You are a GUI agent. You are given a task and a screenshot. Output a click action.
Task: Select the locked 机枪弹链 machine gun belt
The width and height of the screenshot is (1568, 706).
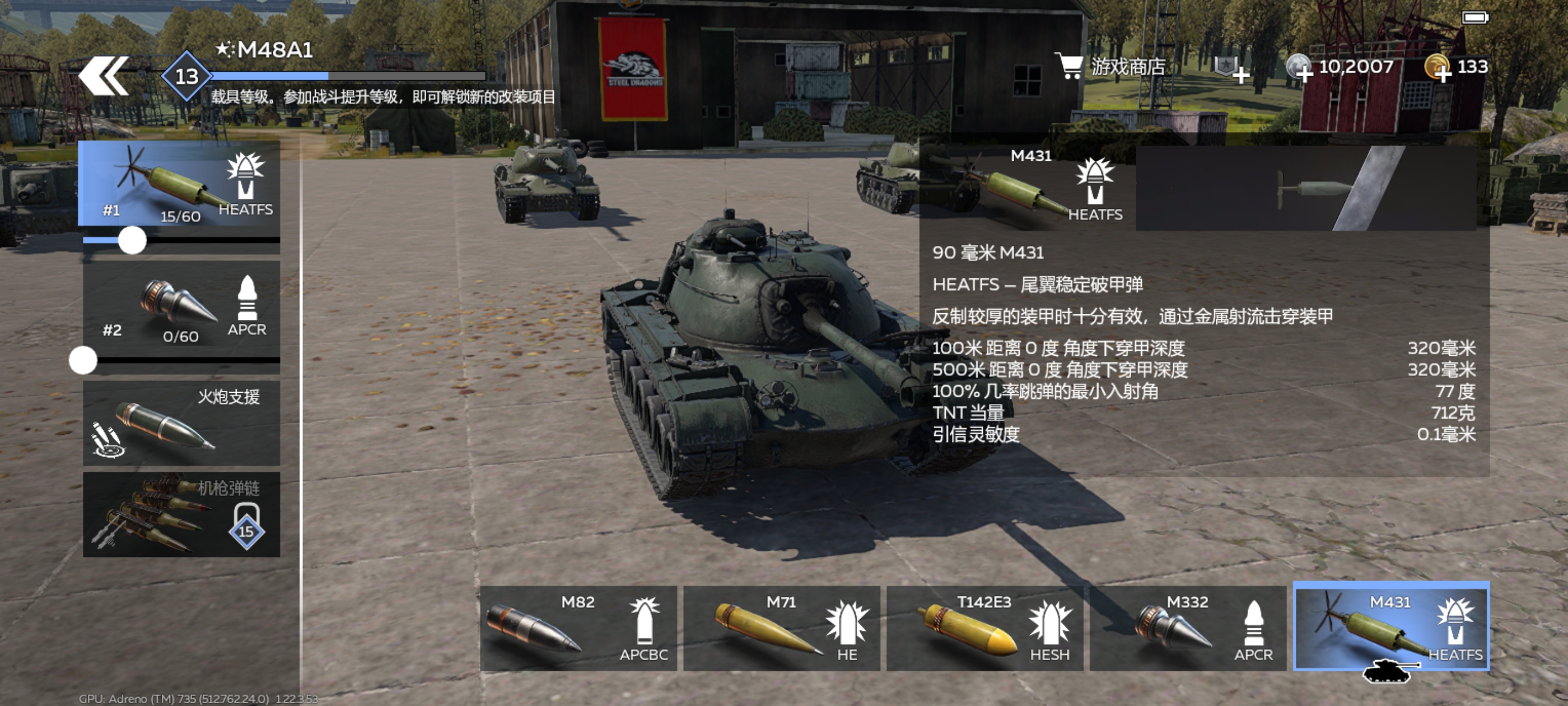(181, 514)
